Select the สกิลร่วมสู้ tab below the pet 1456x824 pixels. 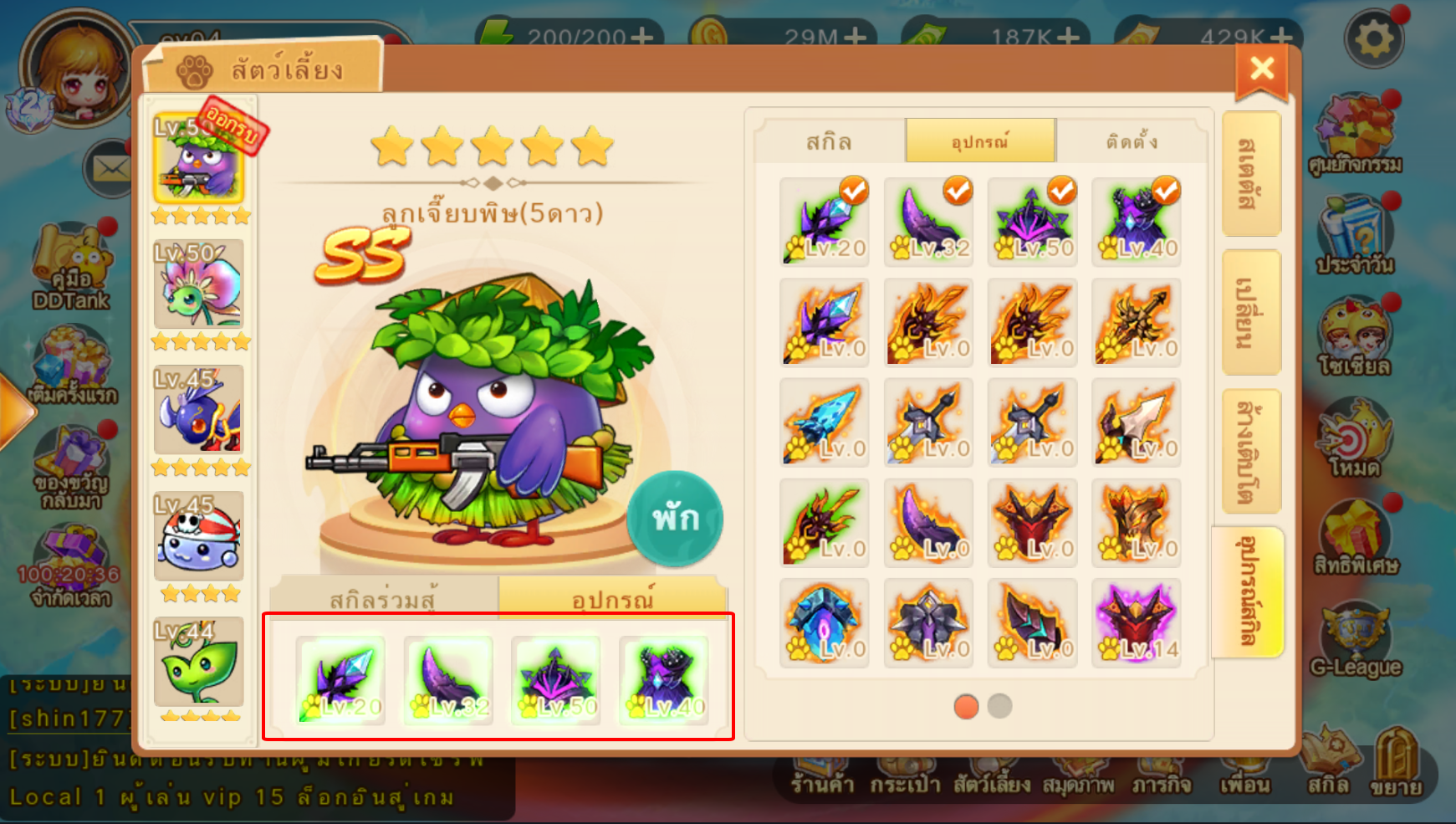[x=383, y=599]
